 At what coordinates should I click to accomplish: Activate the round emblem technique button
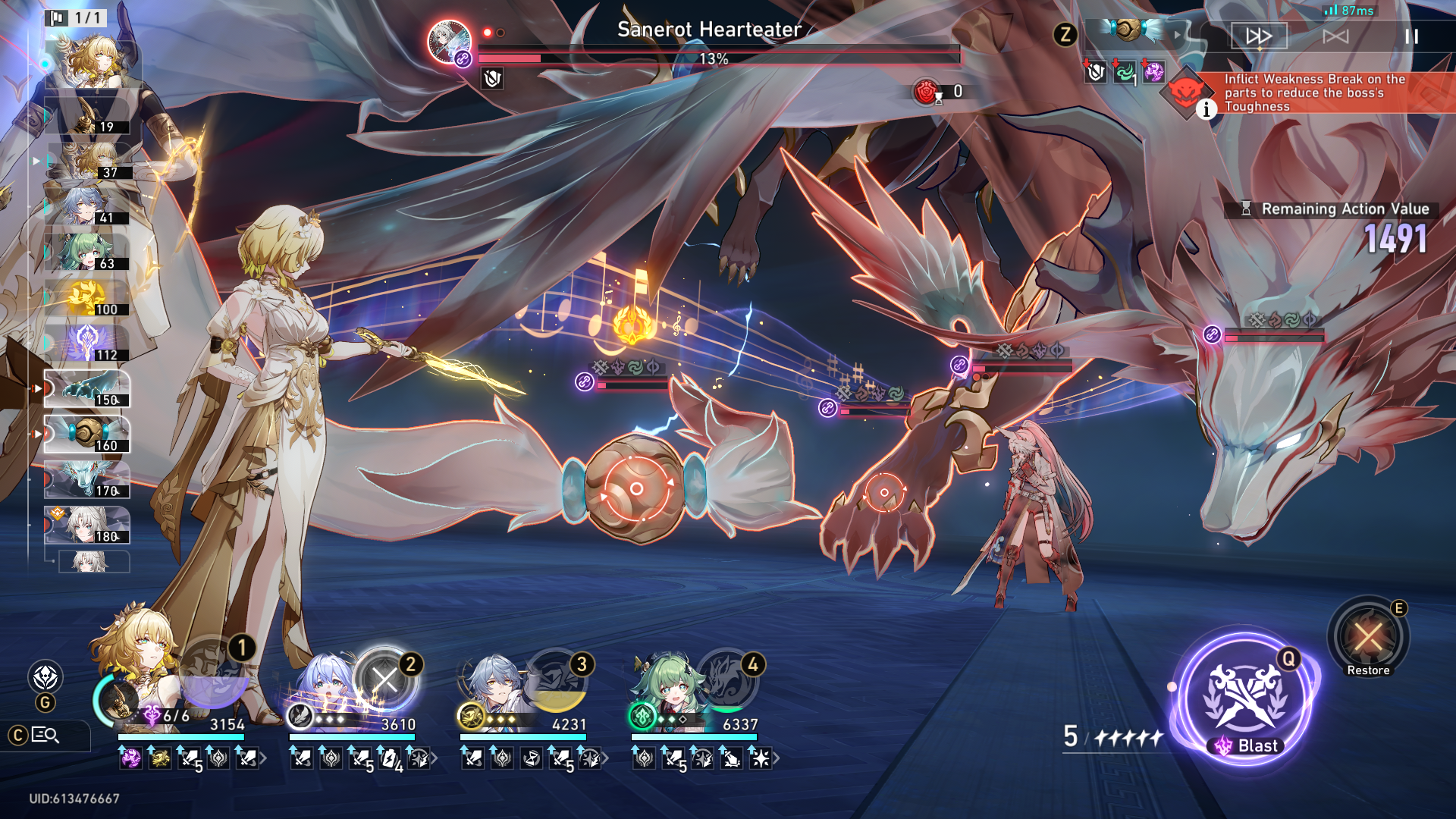(x=45, y=677)
